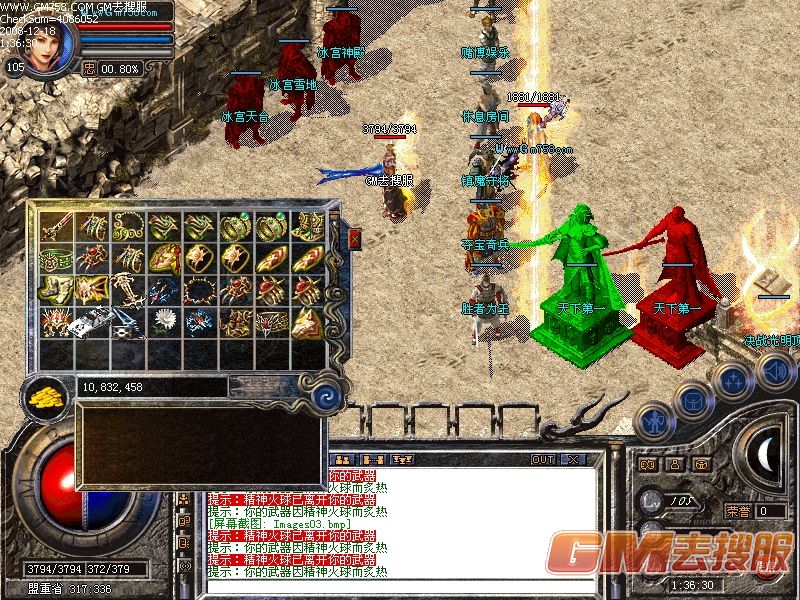Click the gold coins pile icon
The height and width of the screenshot is (600, 800).
(46, 395)
